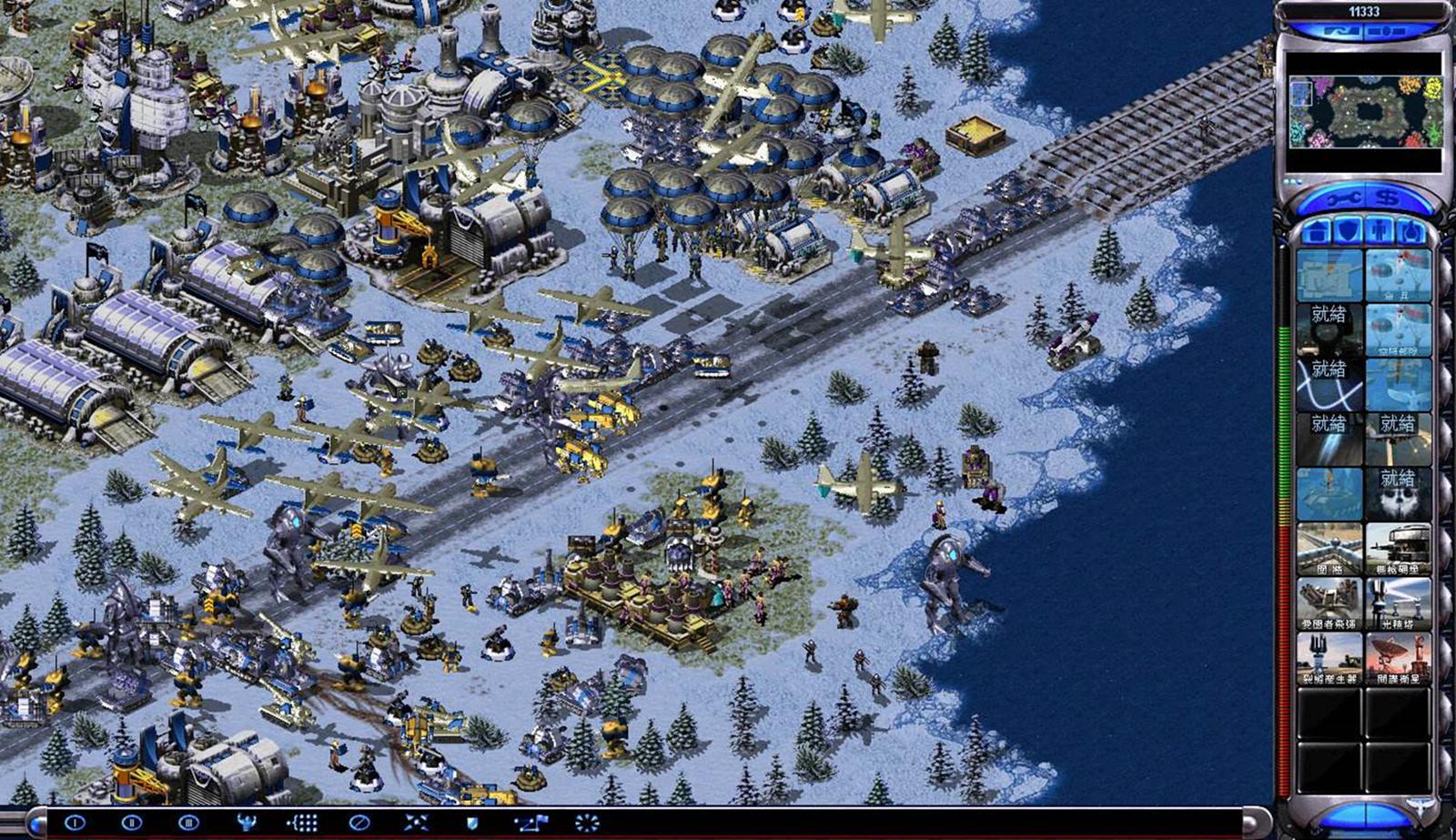Select the Spy Satellite dish build icon

[1397, 658]
